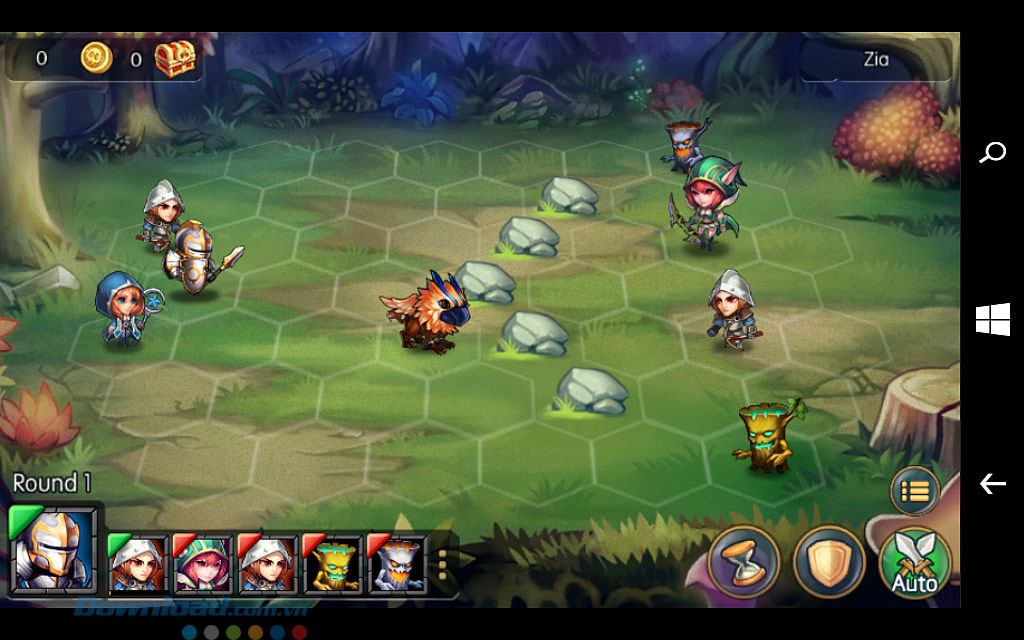
Task: Go back with the arrow button
Action: 992,484
